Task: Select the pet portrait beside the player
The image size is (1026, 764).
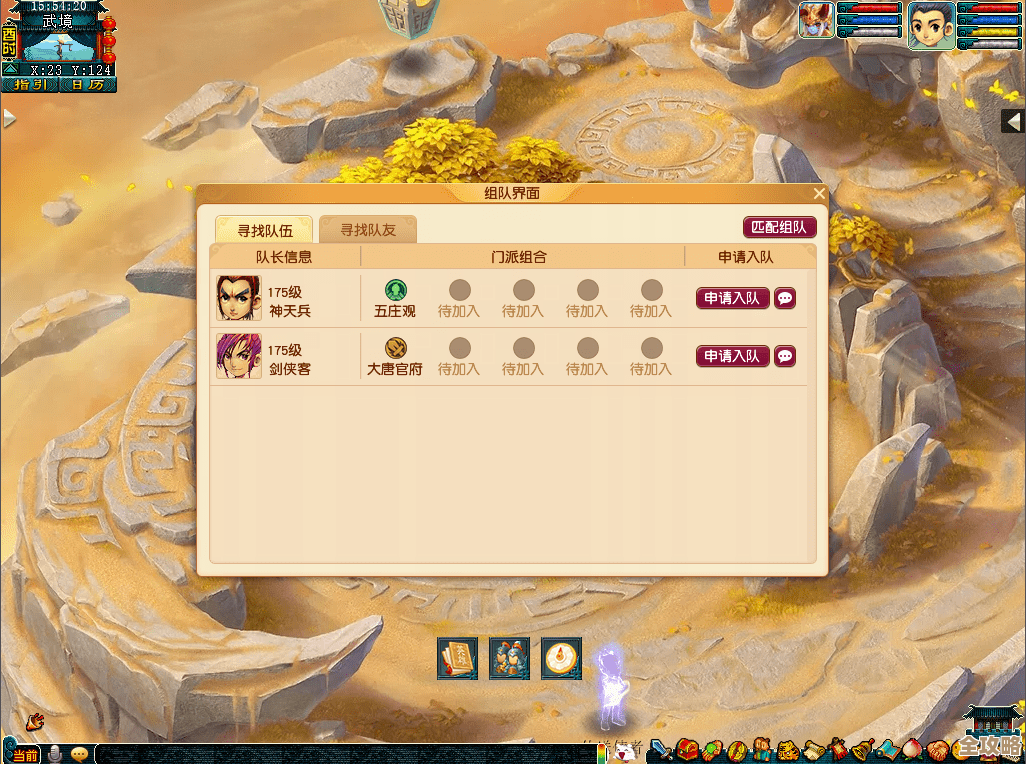Action: pyautogui.click(x=816, y=21)
